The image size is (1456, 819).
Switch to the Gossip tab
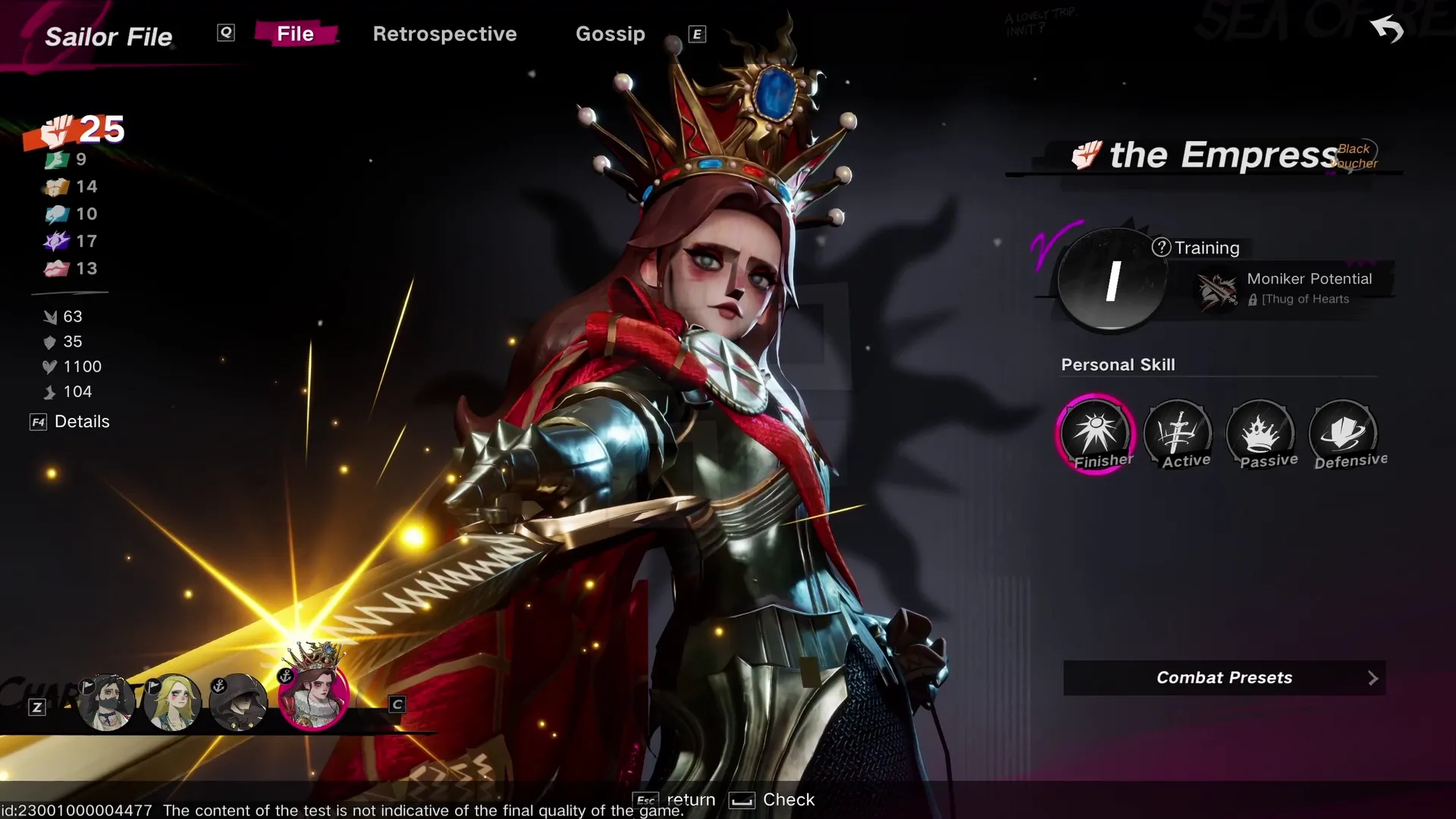tap(610, 34)
